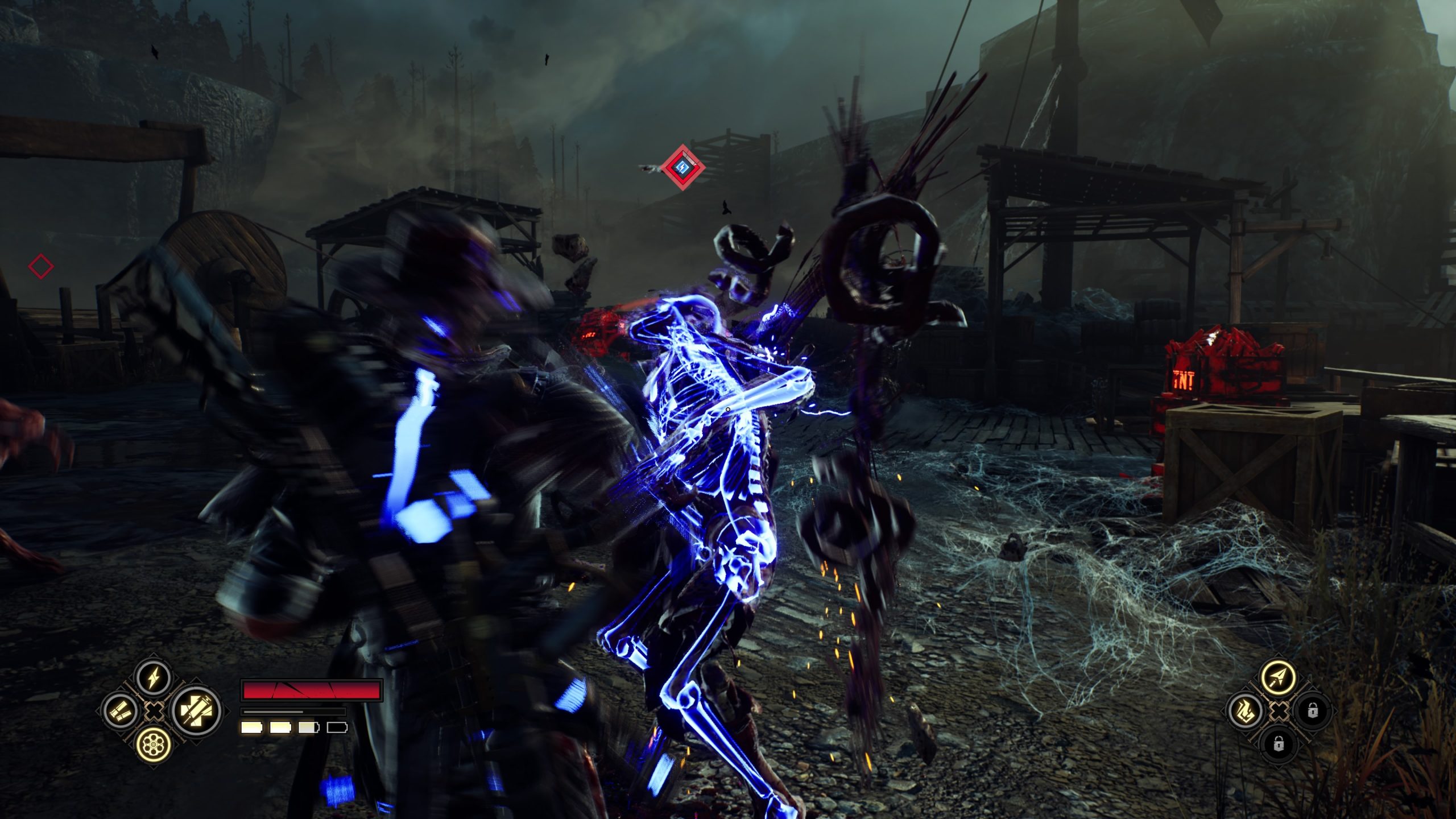1456x819 pixels.
Task: Choose the arrow bolt weapon icon
Action: click(x=1278, y=677)
